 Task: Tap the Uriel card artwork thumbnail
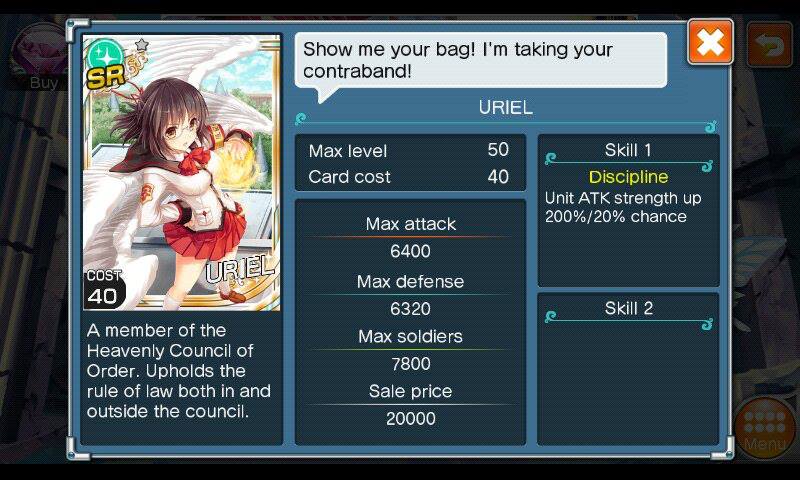pos(181,172)
